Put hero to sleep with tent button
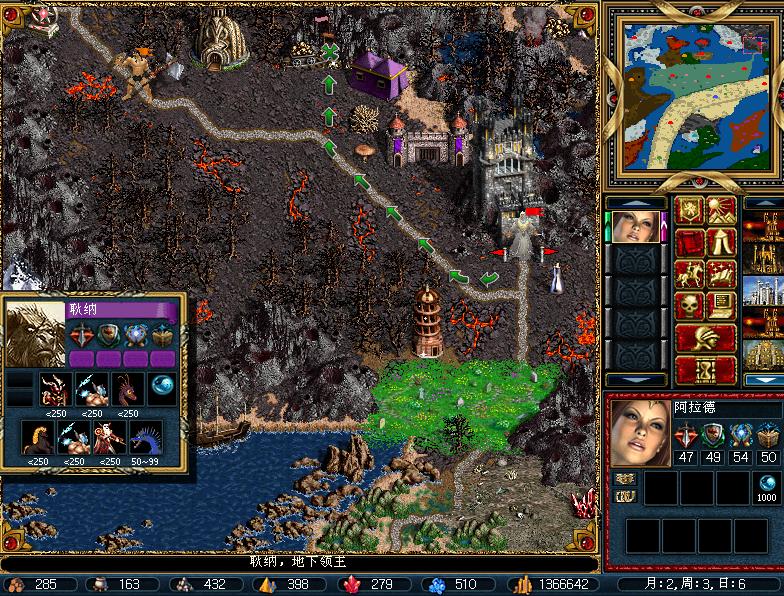The width and height of the screenshot is (784, 596). click(x=722, y=243)
